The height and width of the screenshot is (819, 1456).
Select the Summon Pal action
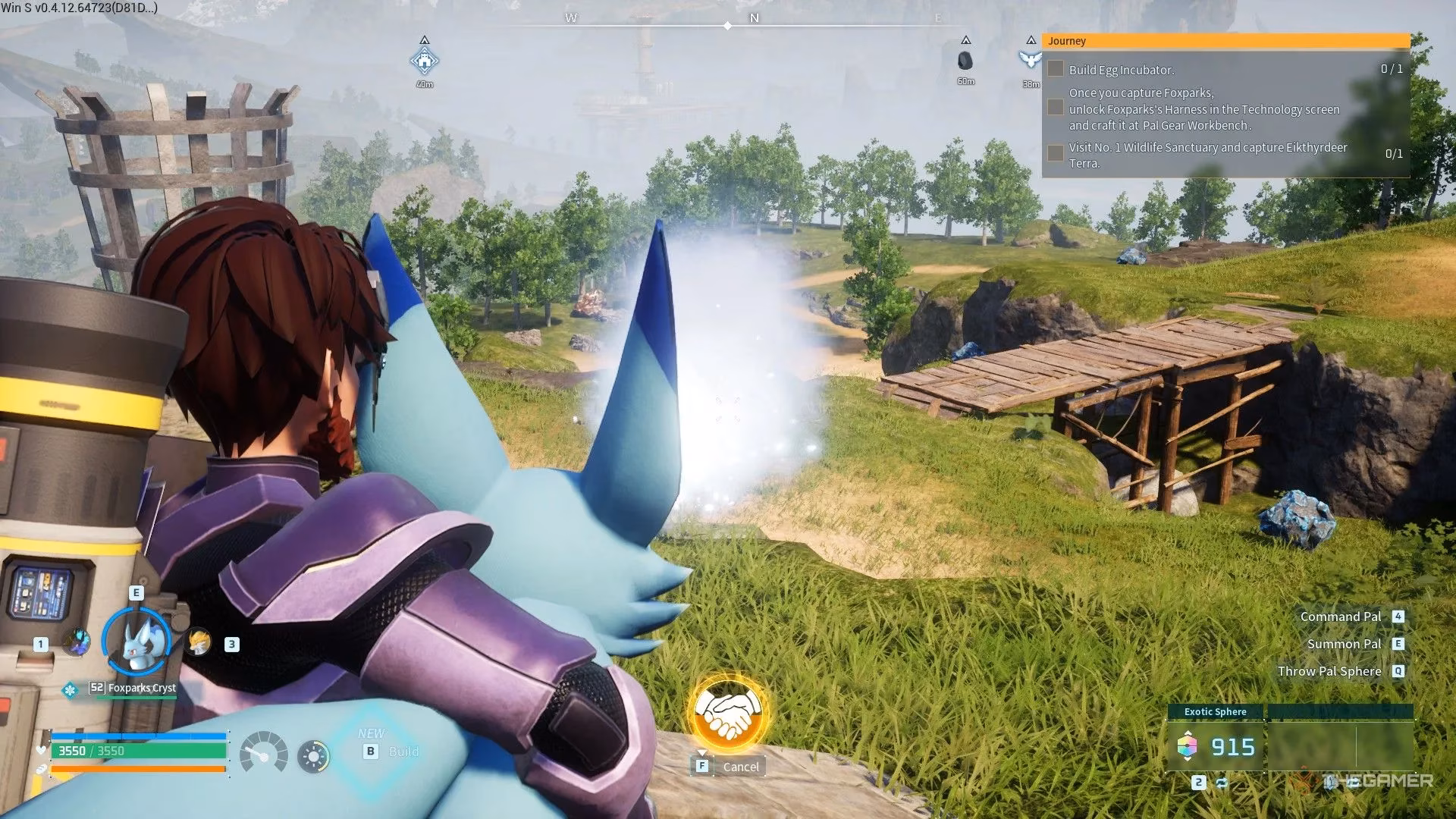coord(1344,644)
